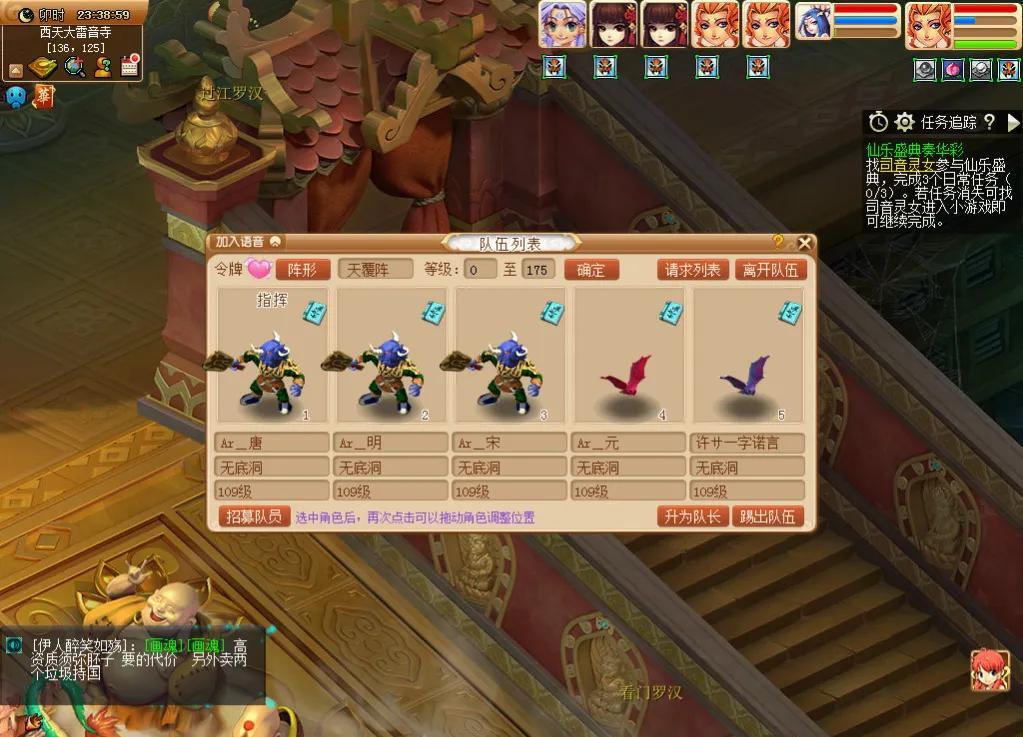Open the 请求列表 request list
Image resolution: width=1023 pixels, height=737 pixels.
point(693,269)
